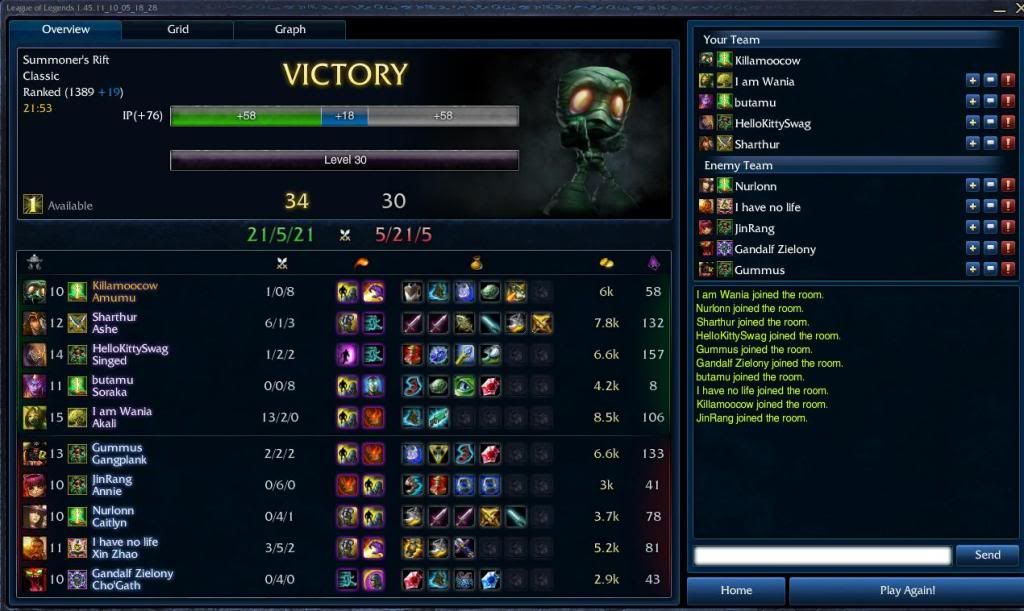The height and width of the screenshot is (611, 1024).
Task: Click I am Wania's Akali champion portrait
Action: (34, 417)
